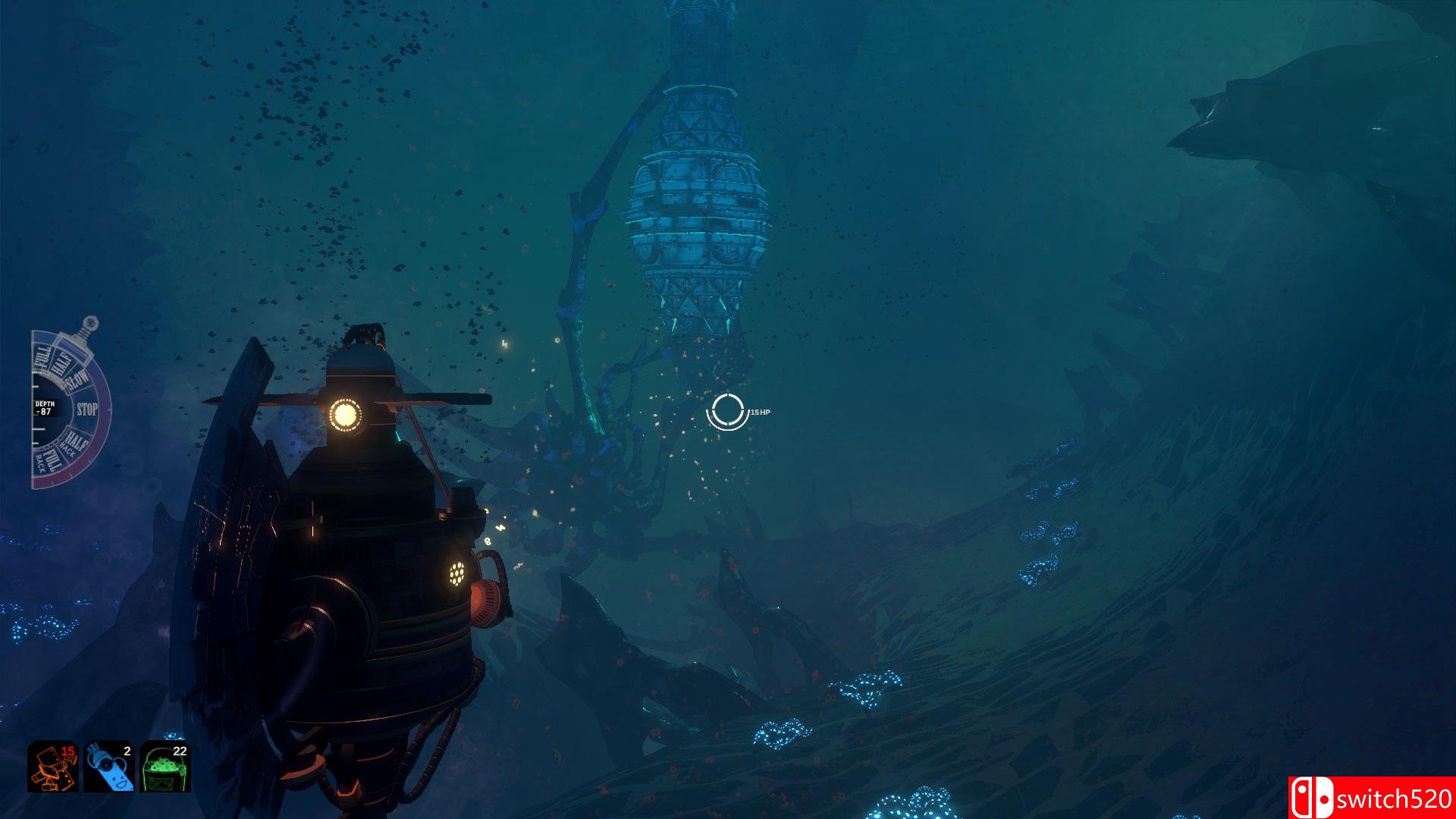Set the engine telegraph to Slow

click(x=77, y=380)
